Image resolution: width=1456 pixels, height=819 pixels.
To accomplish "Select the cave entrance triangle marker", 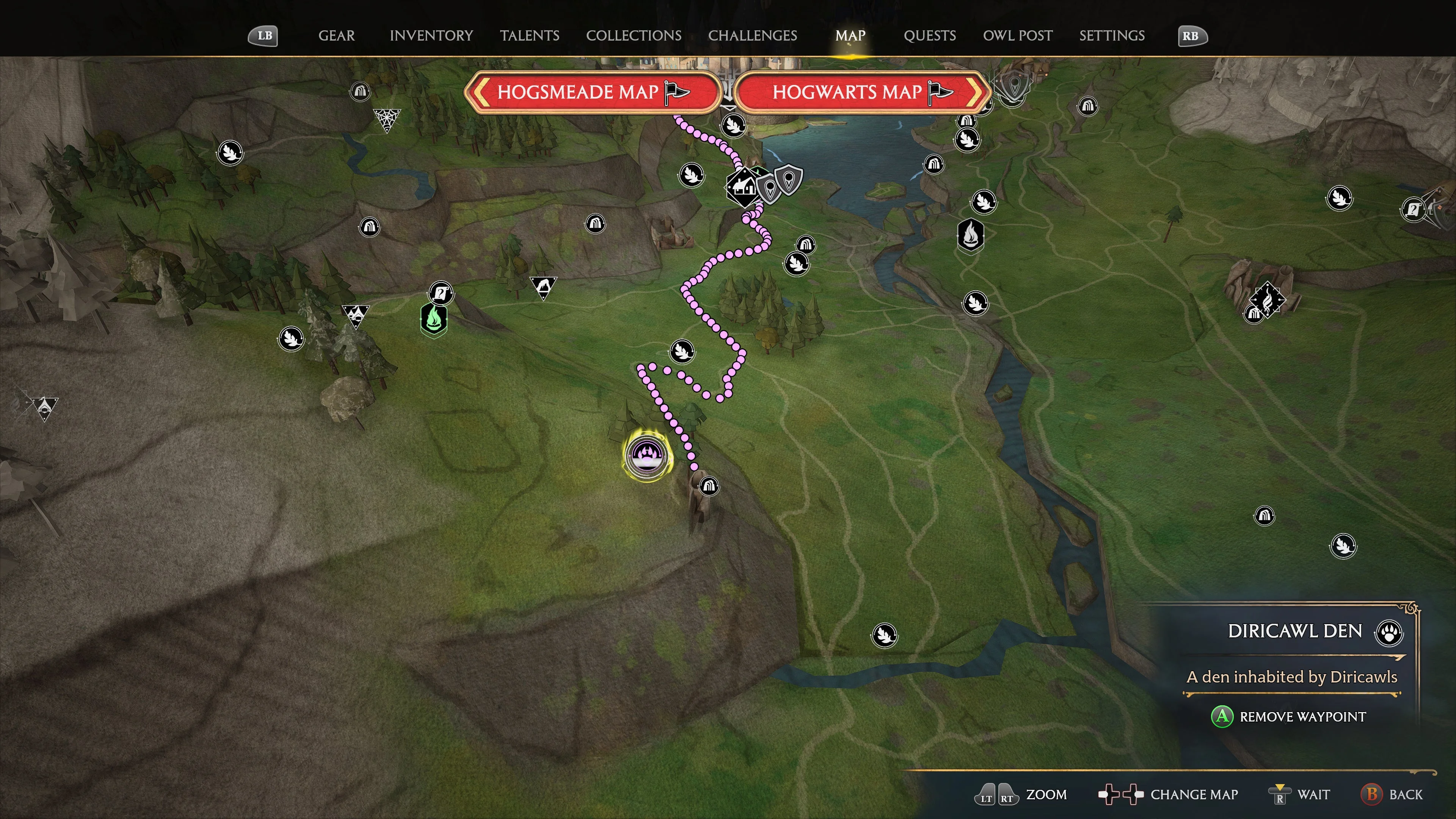I will coord(543,287).
